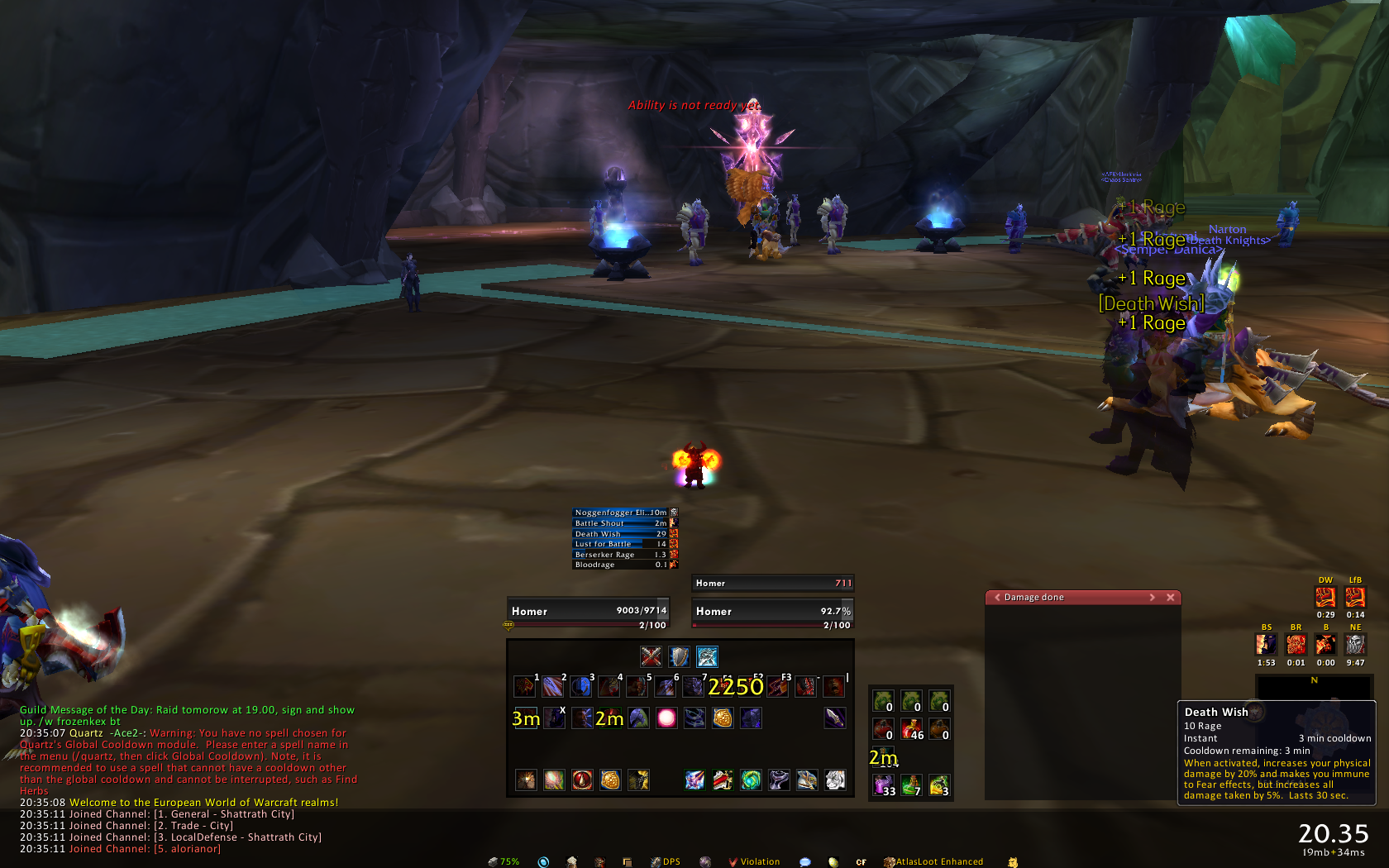The image size is (1389, 868).
Task: Use the ability in hotbar slot 1
Action: click(524, 686)
